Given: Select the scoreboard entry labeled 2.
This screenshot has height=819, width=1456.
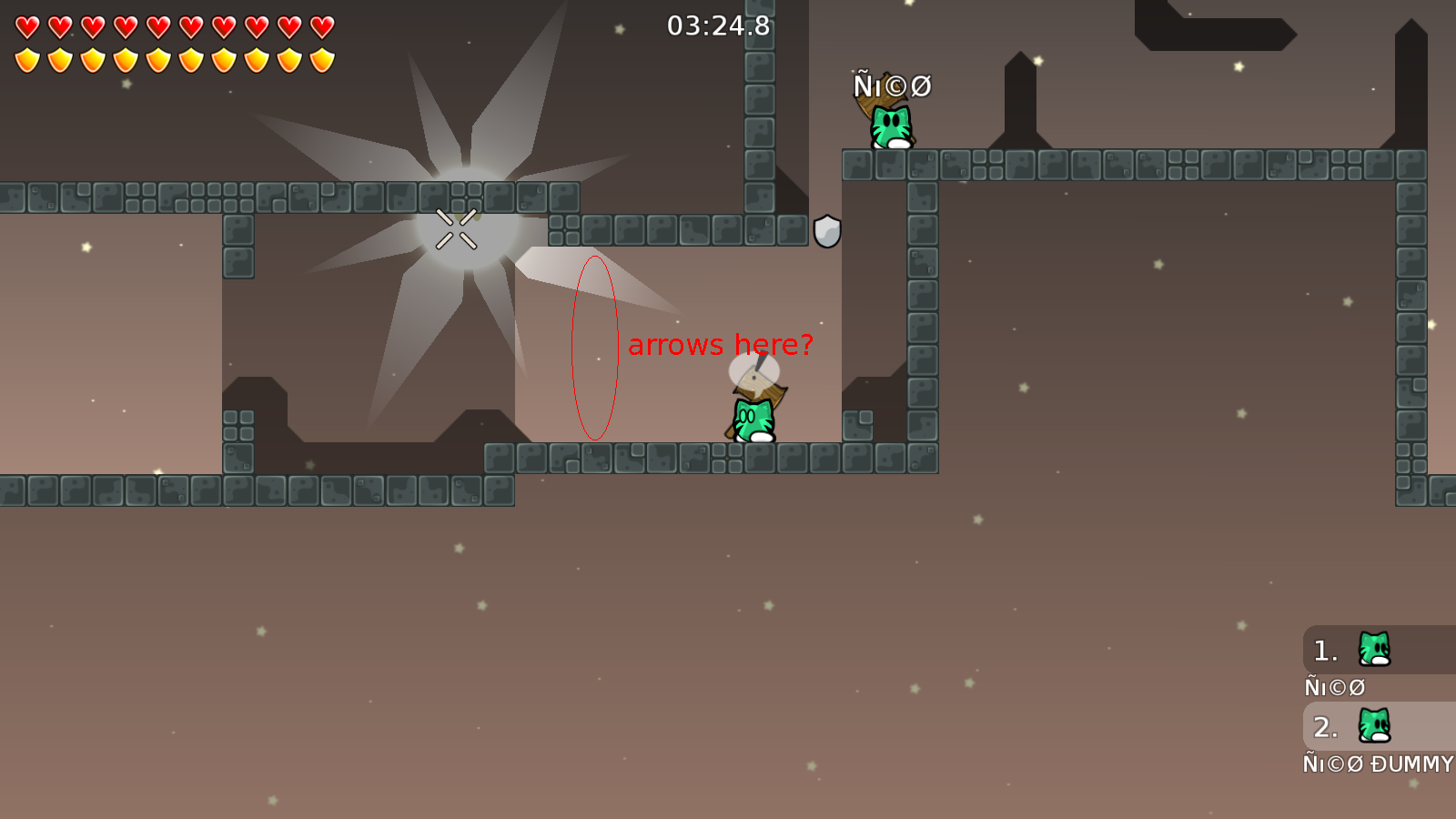Looking at the screenshot, I should pyautogui.click(x=1324, y=726).
